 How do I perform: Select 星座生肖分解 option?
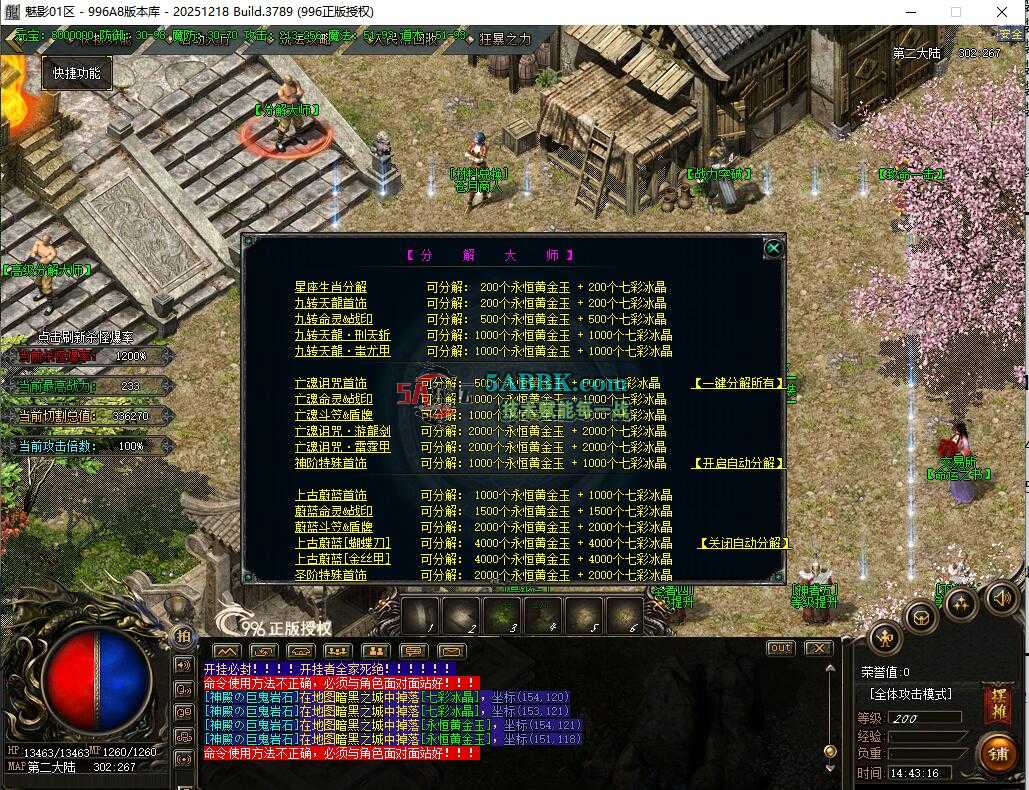click(x=330, y=287)
